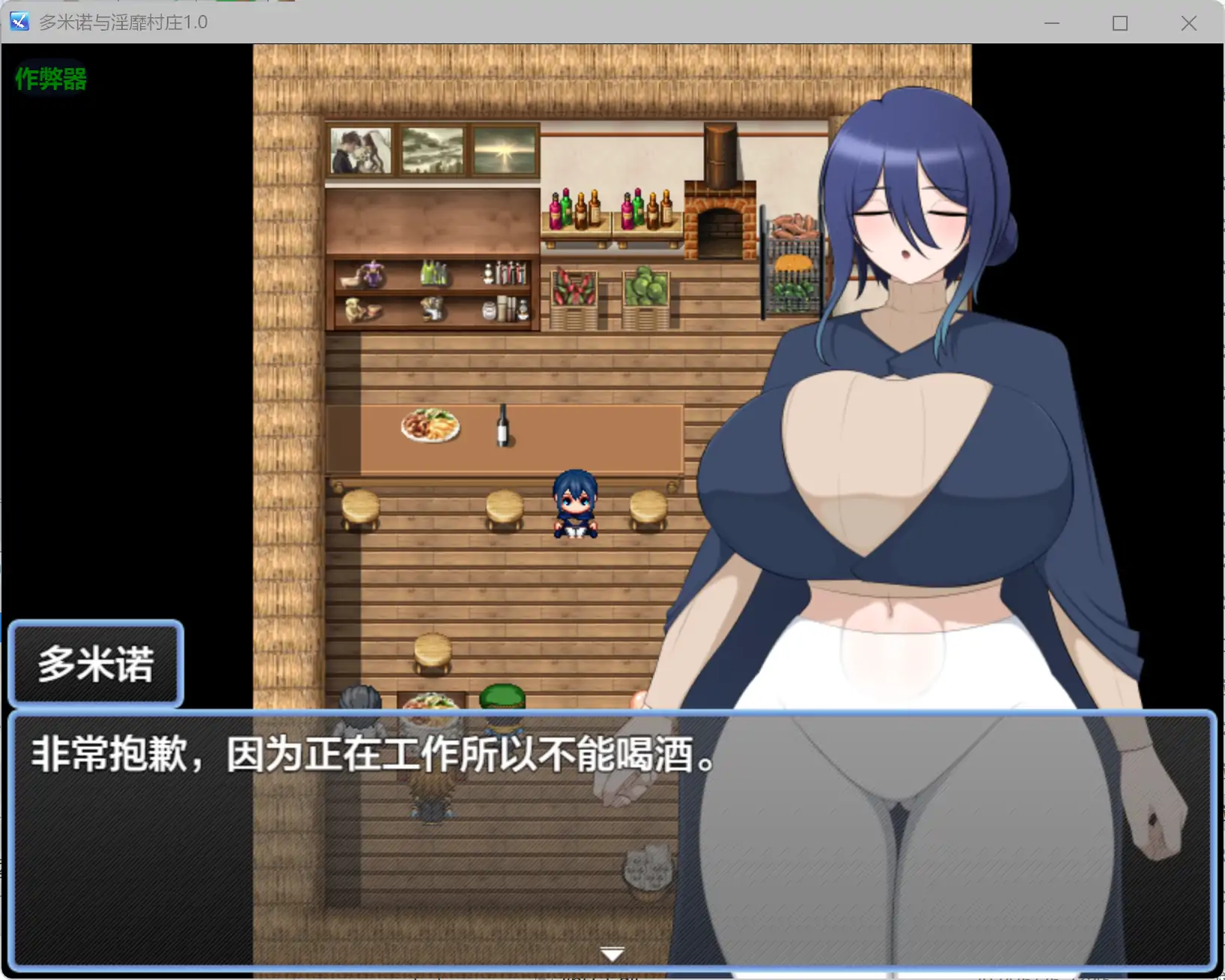Click the dialogue continue arrow

pos(611,952)
